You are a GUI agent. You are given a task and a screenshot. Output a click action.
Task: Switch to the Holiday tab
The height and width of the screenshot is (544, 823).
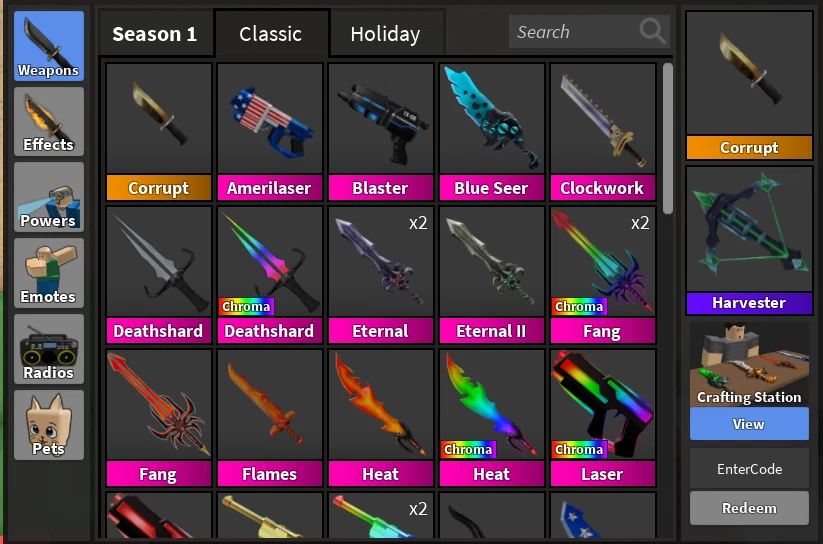pyautogui.click(x=385, y=34)
